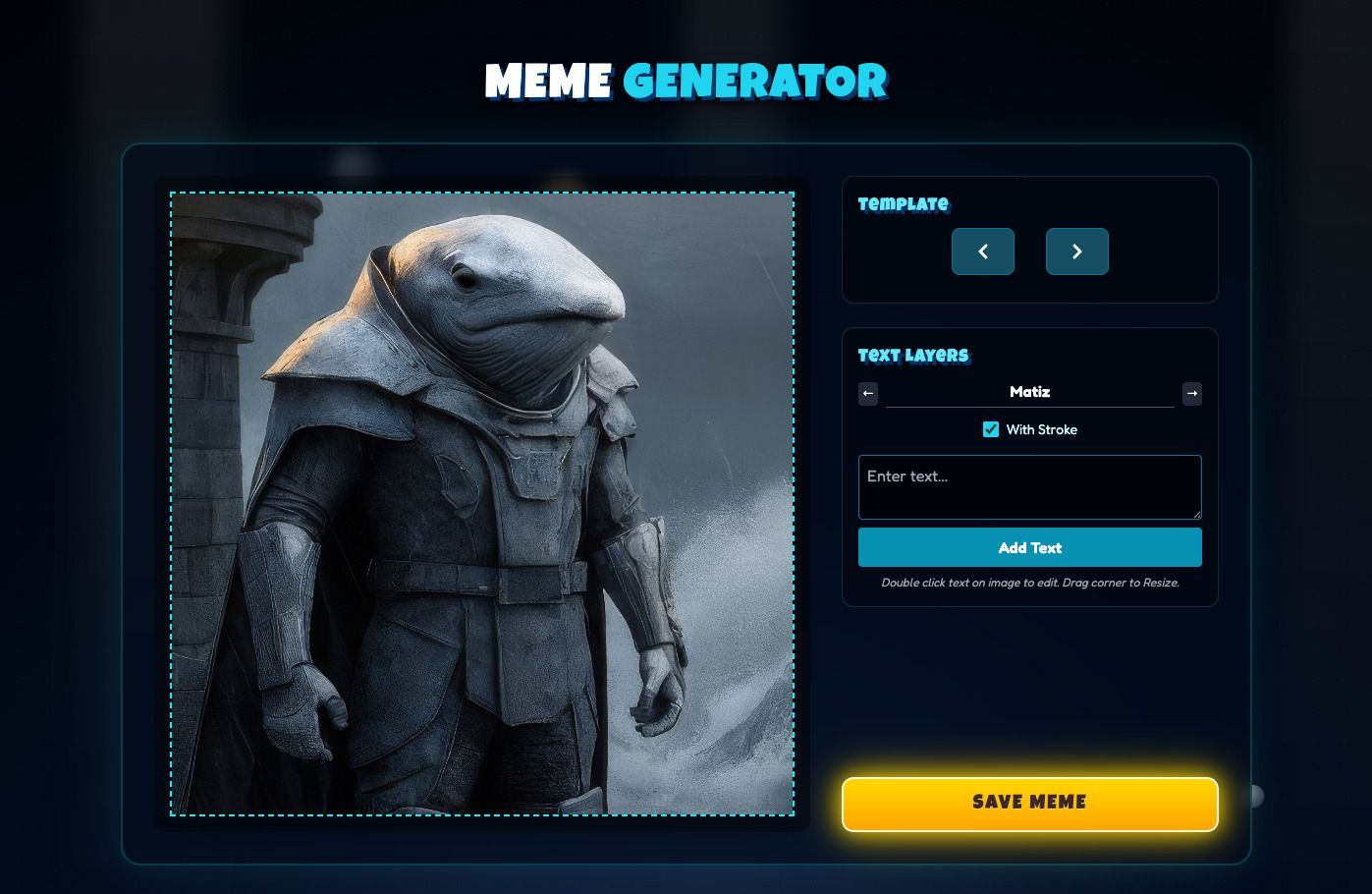1372x894 pixels.
Task: Select the meme image canvas
Action: (481, 503)
